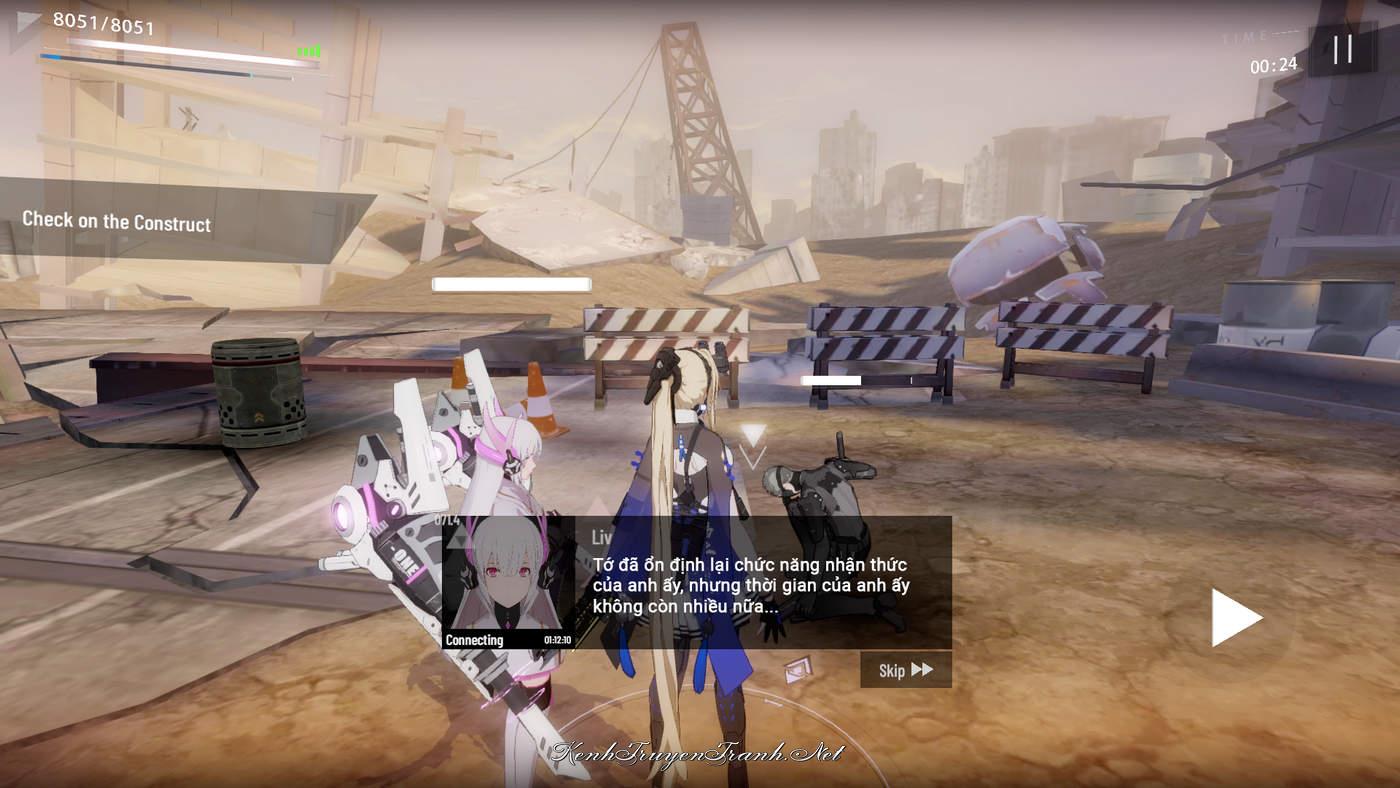
Task: Advance dialogue with the large play arrow
Action: pos(1236,617)
